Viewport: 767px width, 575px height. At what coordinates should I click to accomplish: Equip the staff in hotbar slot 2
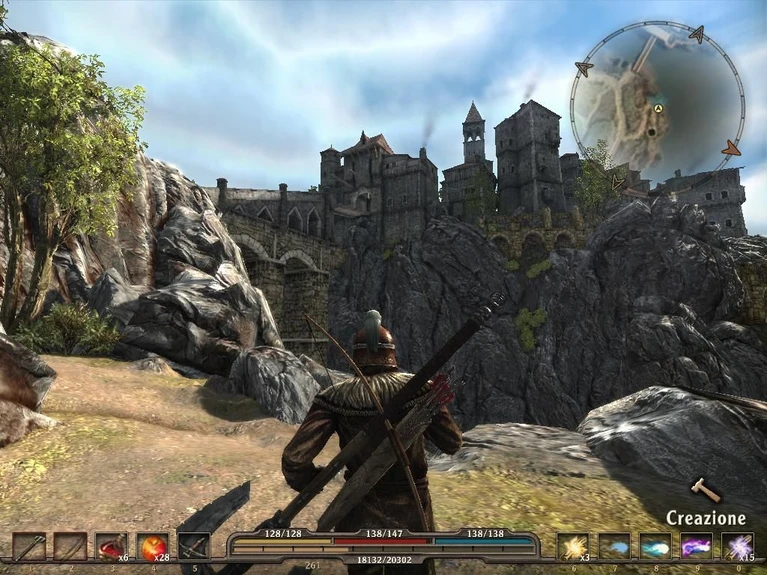[70, 546]
